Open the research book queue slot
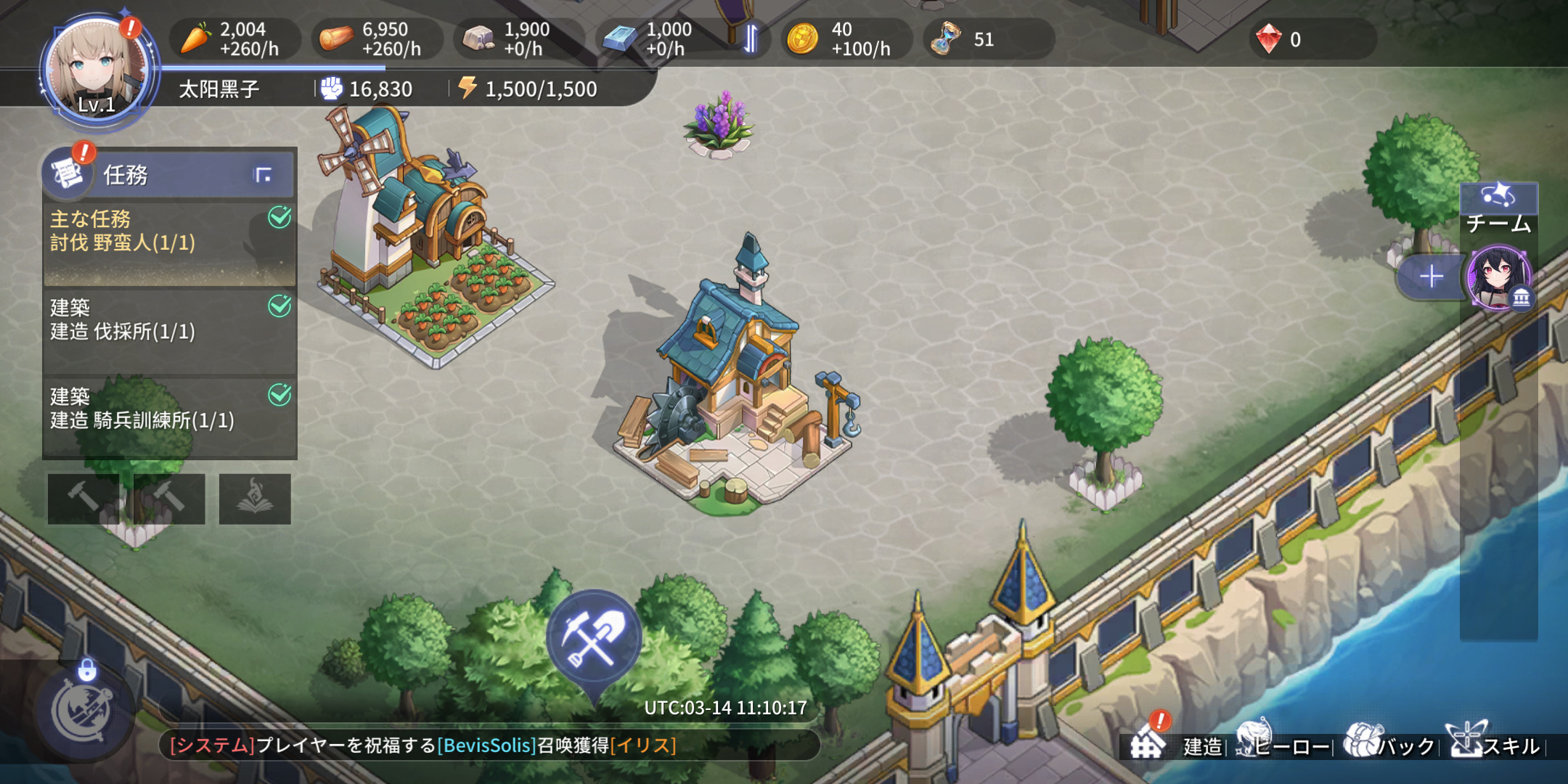Screen dimensions: 1568x784 click(255, 499)
